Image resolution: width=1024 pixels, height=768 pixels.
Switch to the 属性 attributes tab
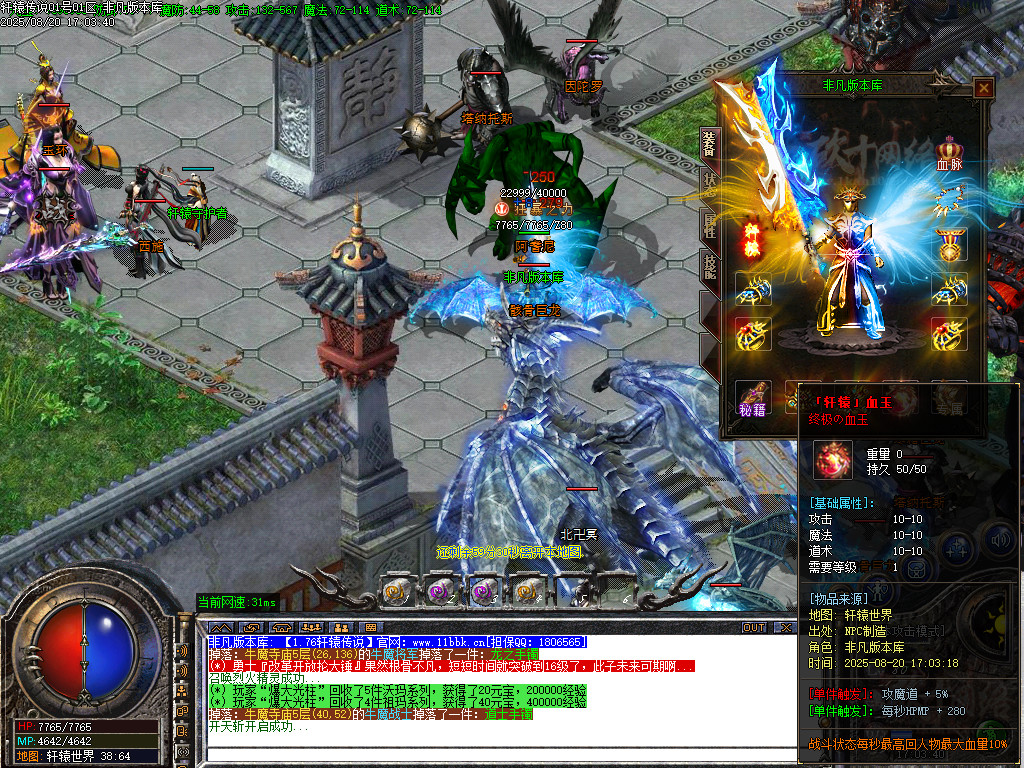pyautogui.click(x=709, y=224)
